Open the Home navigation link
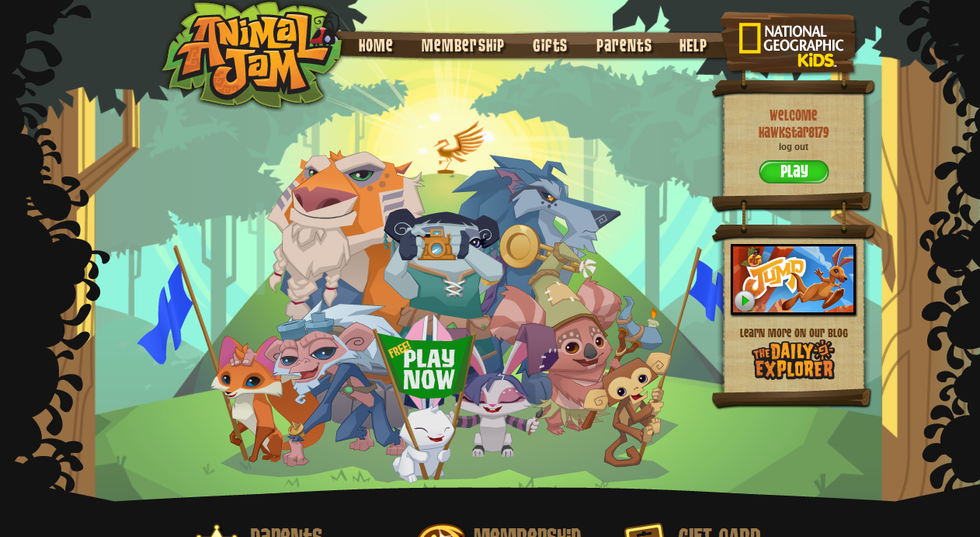This screenshot has height=537, width=980. tap(375, 46)
